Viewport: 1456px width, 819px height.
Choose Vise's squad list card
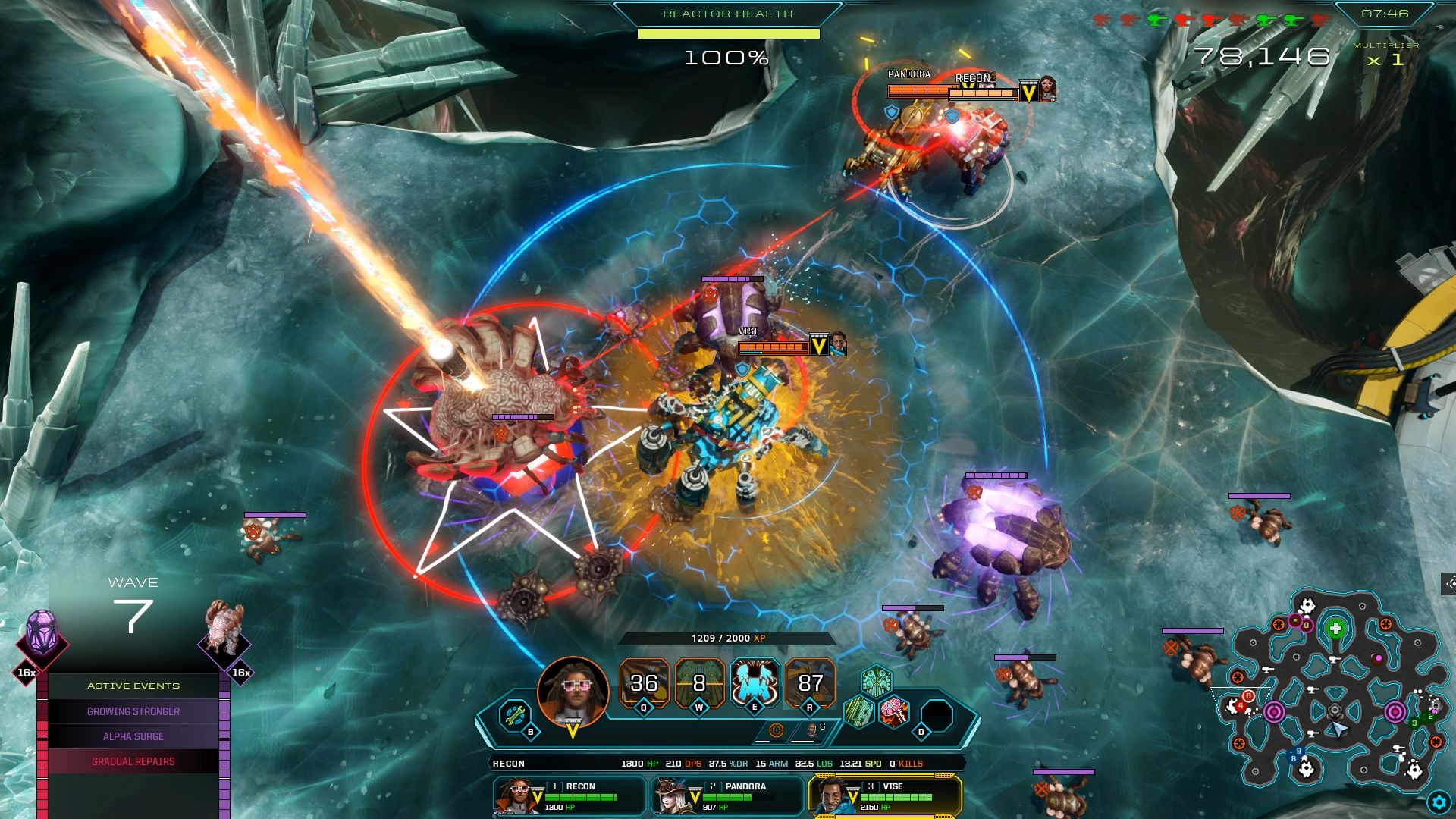coord(885,795)
